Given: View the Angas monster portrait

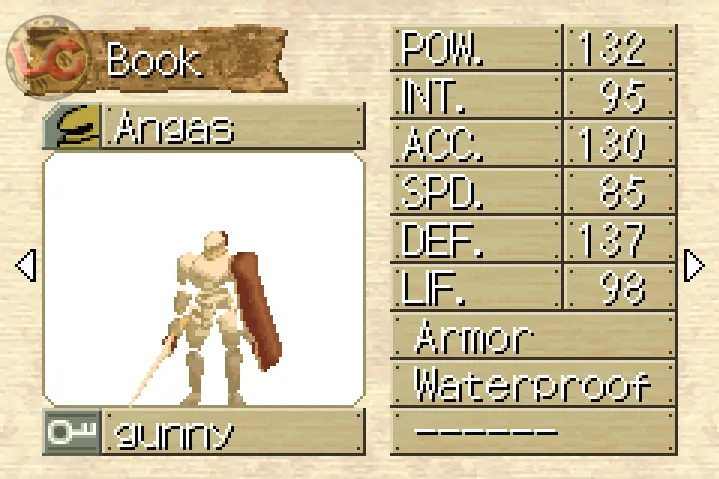Looking at the screenshot, I should tap(203, 279).
